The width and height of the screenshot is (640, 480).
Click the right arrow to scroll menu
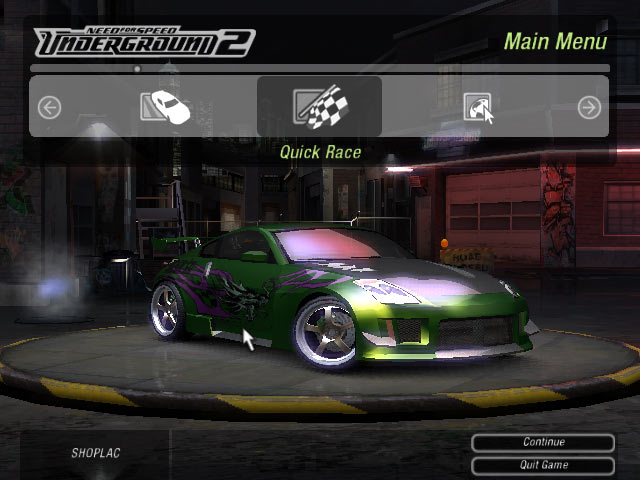click(589, 107)
